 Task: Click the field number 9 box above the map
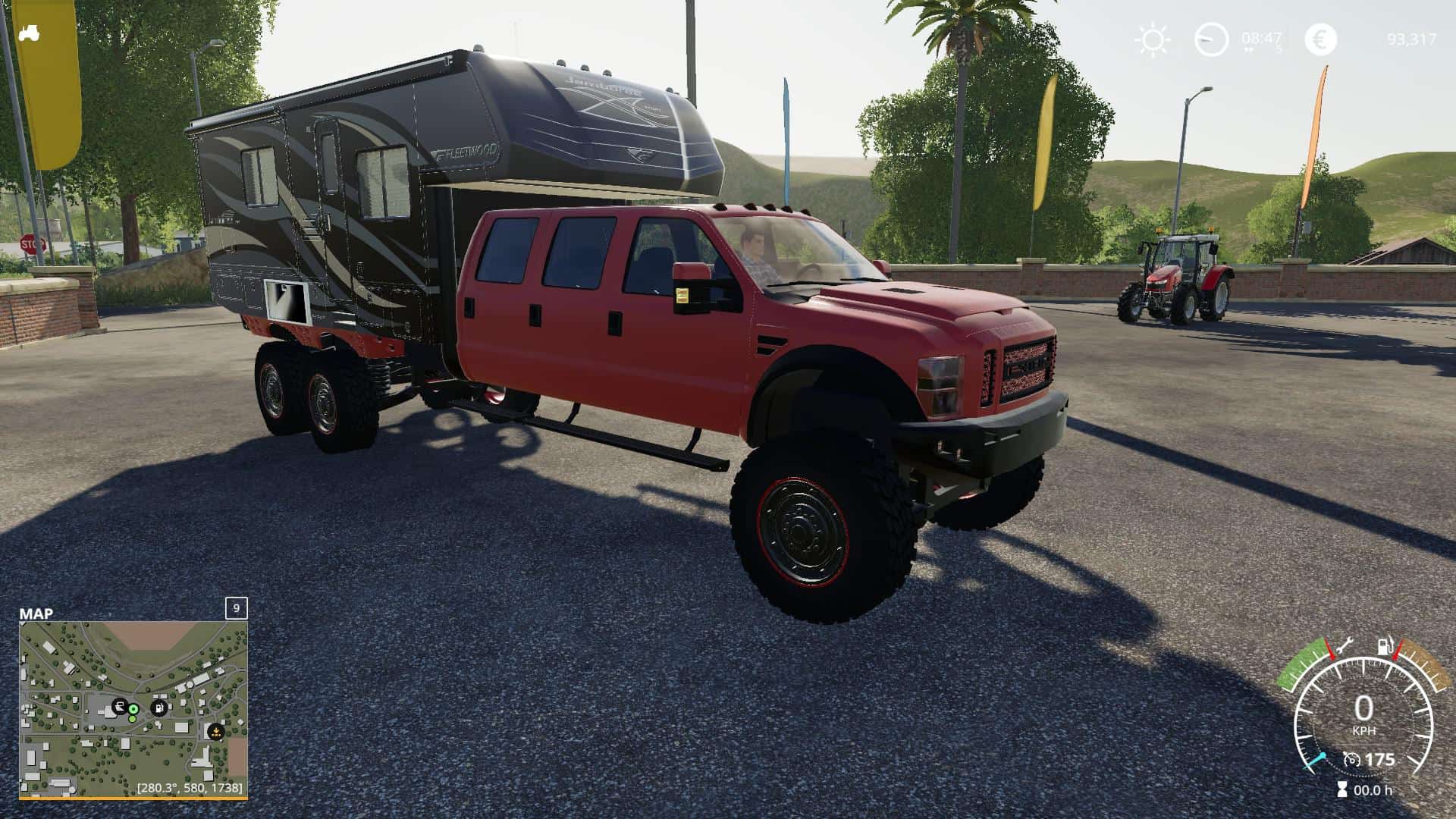pos(236,608)
